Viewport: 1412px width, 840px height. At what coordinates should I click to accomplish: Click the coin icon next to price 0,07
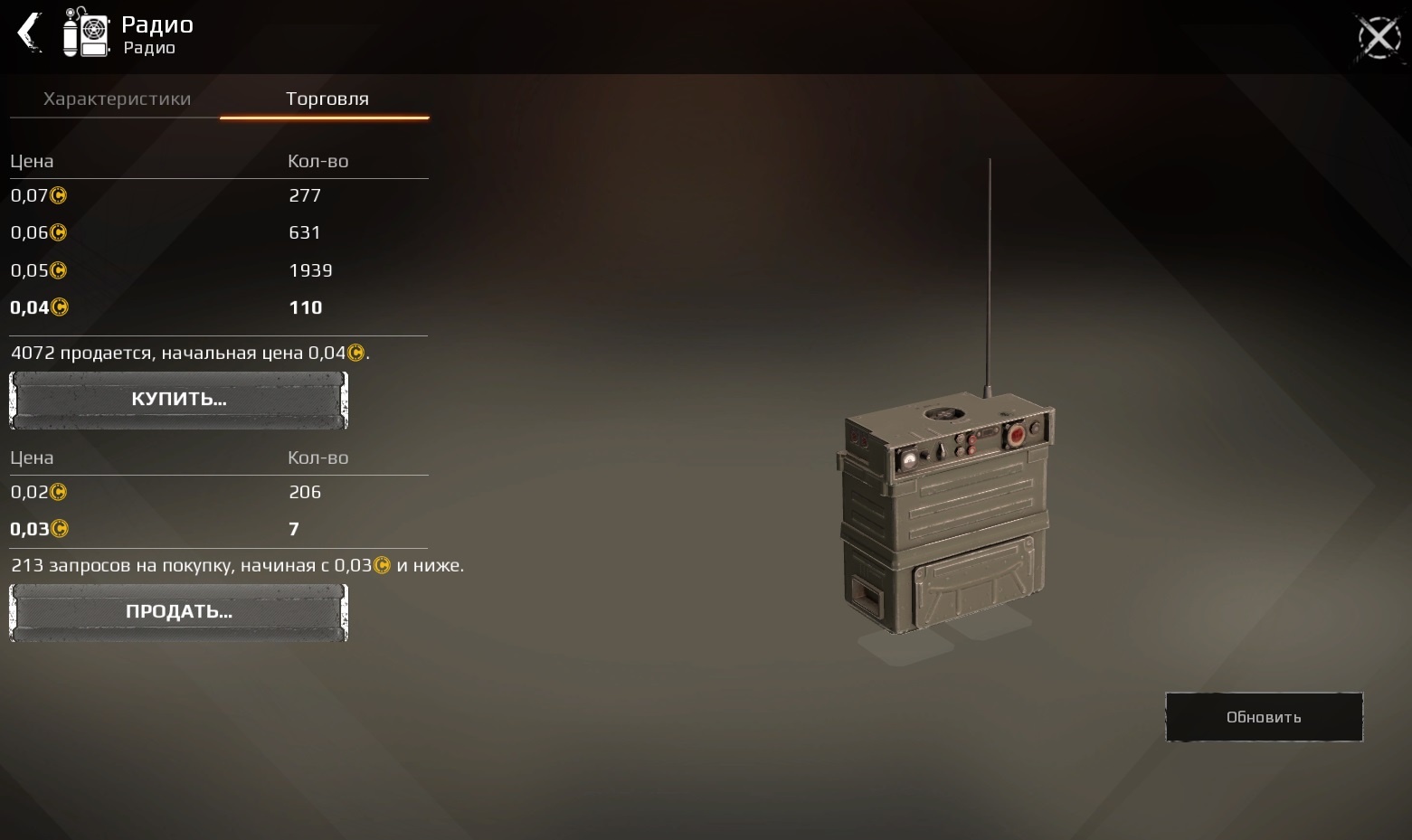click(x=58, y=195)
